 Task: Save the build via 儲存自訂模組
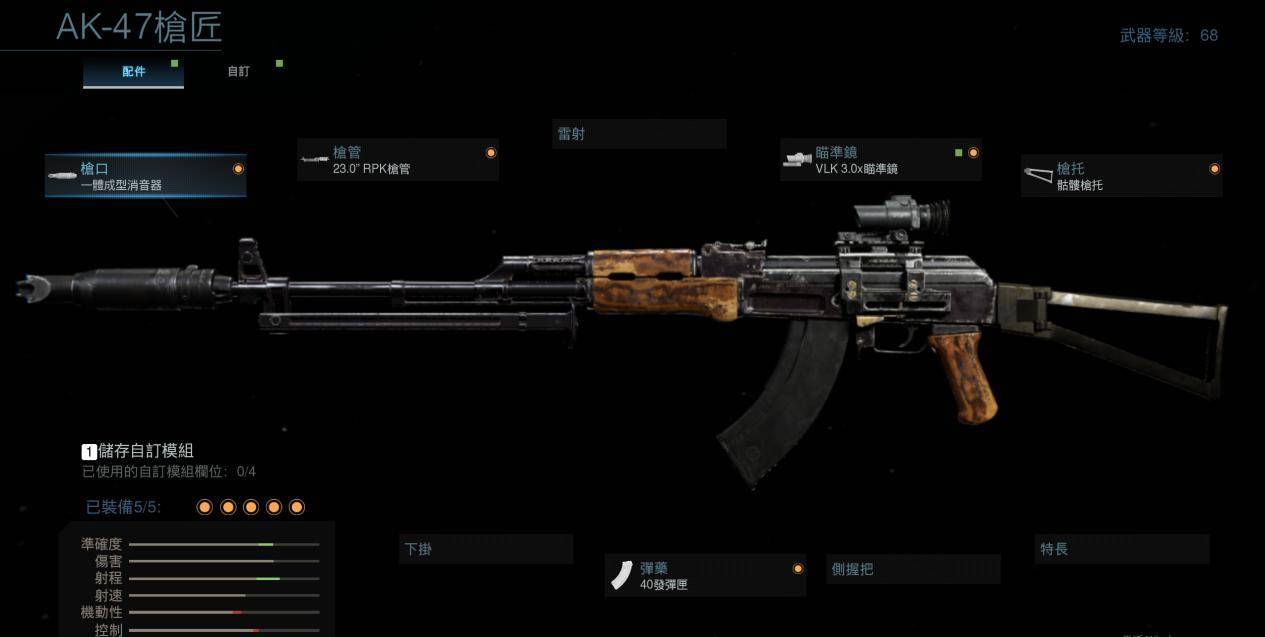(x=138, y=451)
